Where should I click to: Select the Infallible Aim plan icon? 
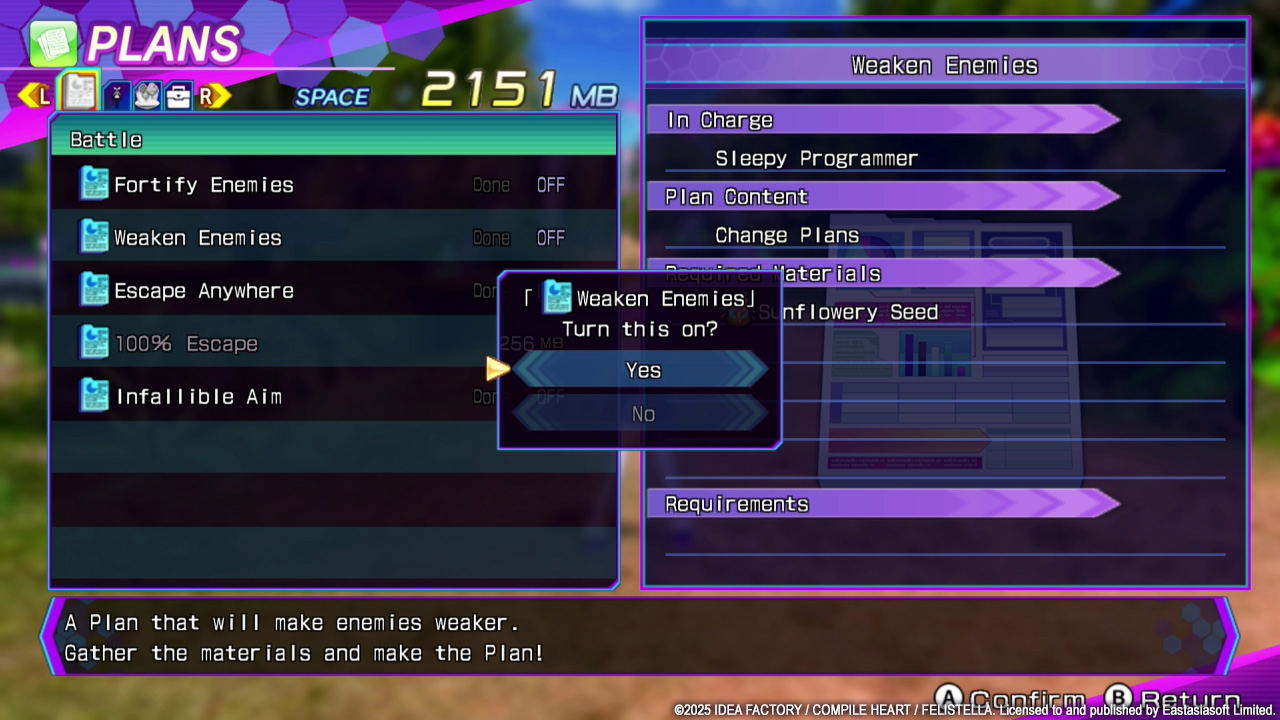94,396
